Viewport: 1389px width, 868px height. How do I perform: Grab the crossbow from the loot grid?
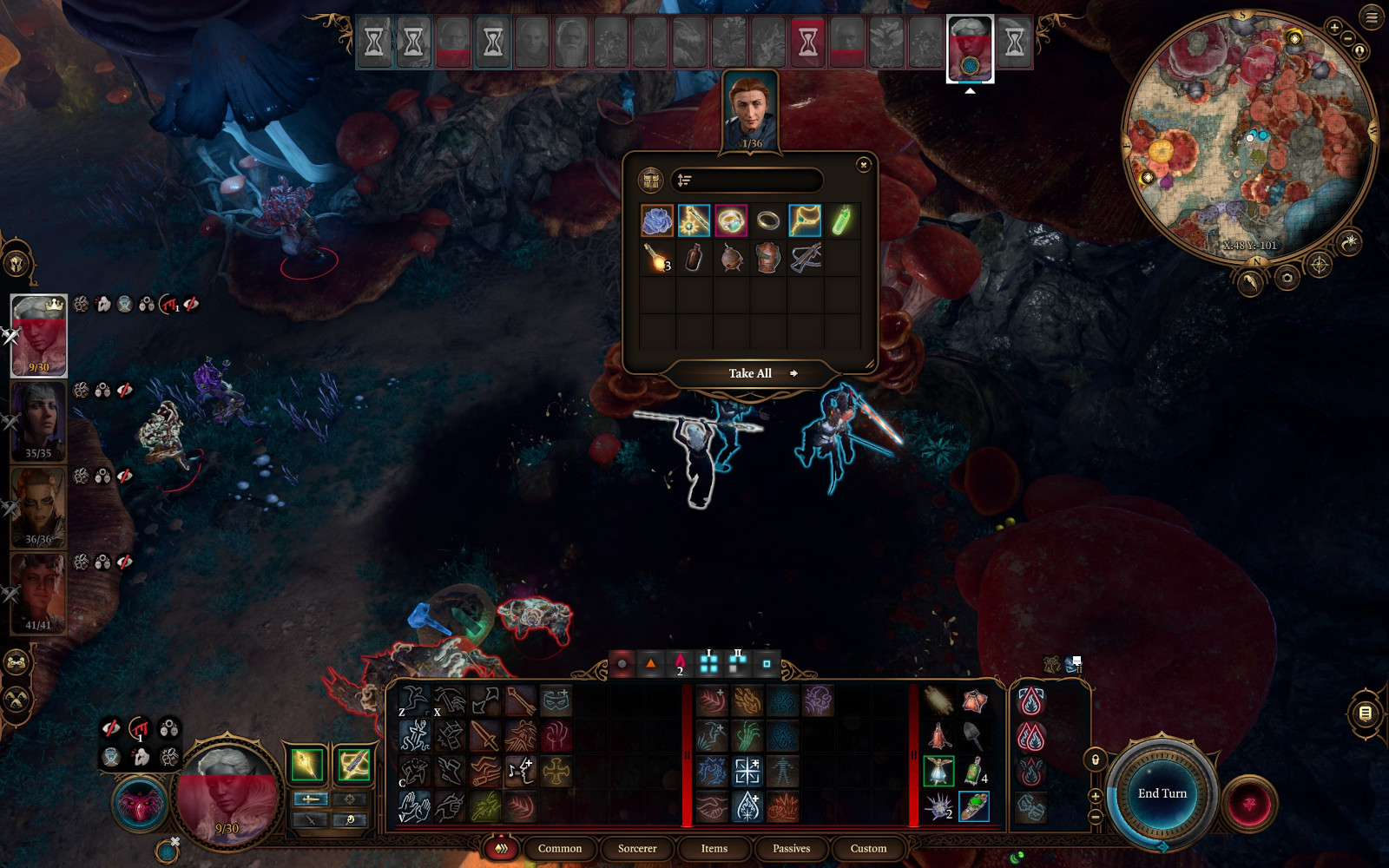click(806, 258)
